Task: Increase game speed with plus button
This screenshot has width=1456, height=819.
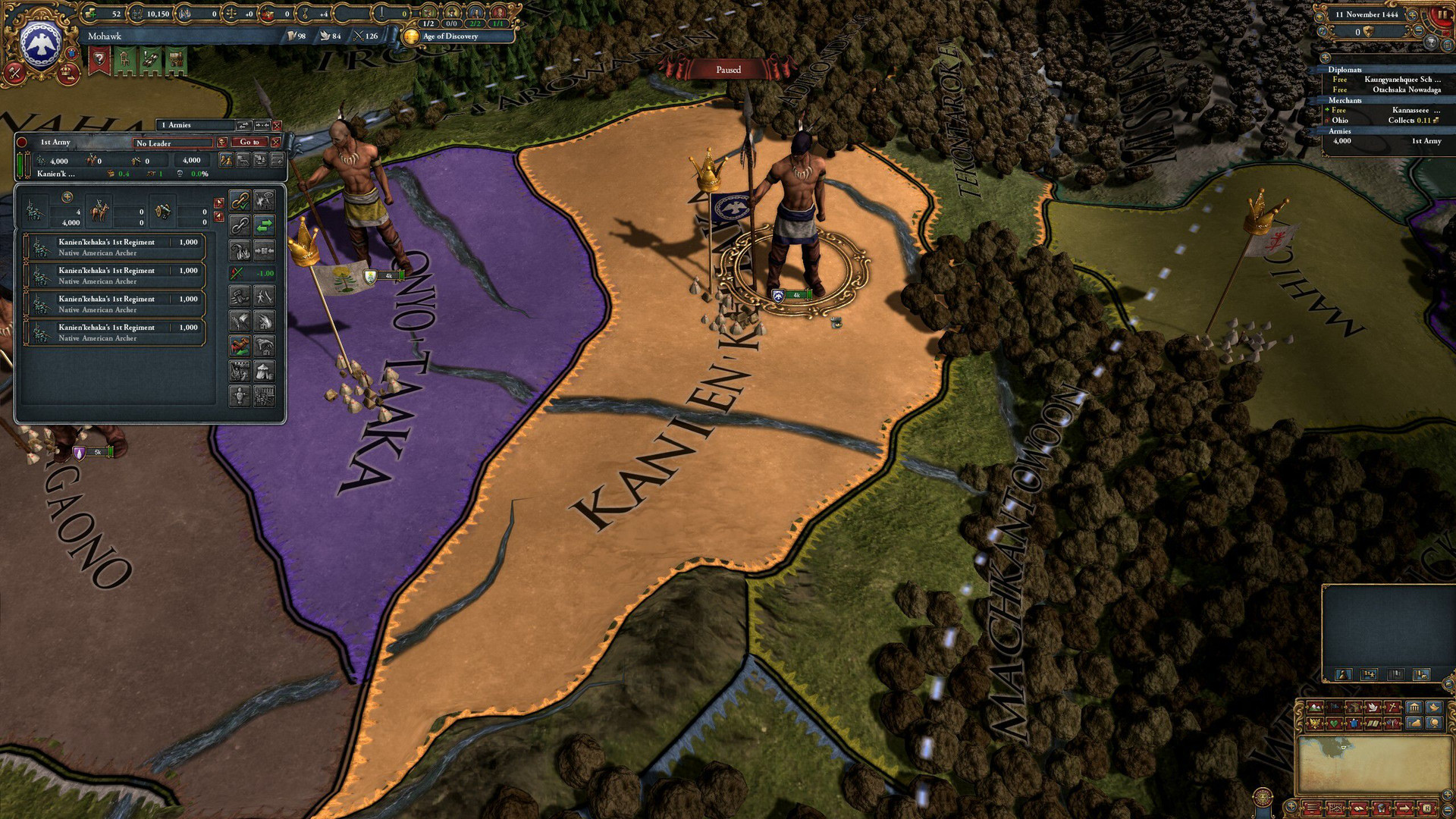Action: pyautogui.click(x=1413, y=14)
